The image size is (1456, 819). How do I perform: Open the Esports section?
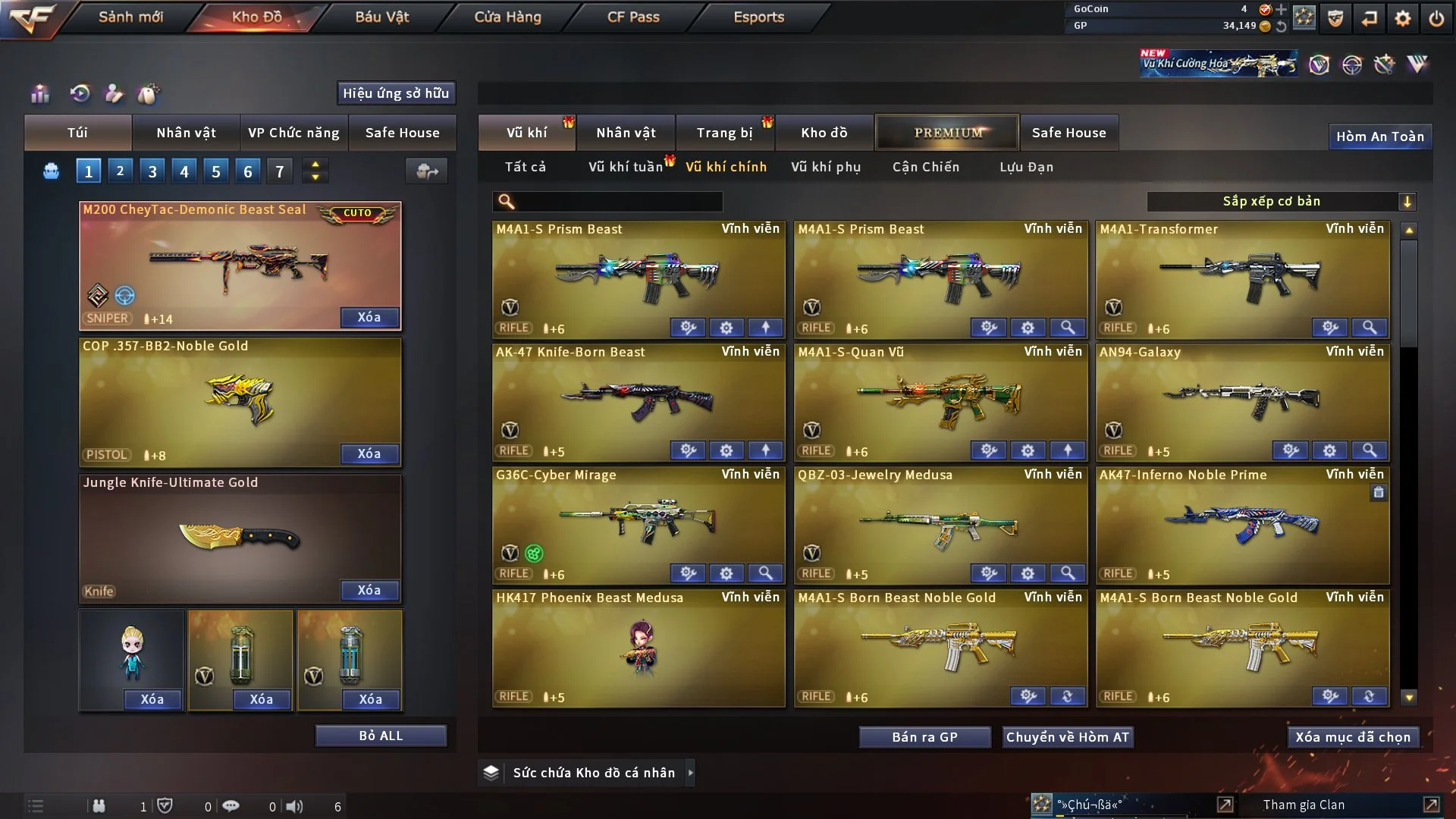click(758, 17)
